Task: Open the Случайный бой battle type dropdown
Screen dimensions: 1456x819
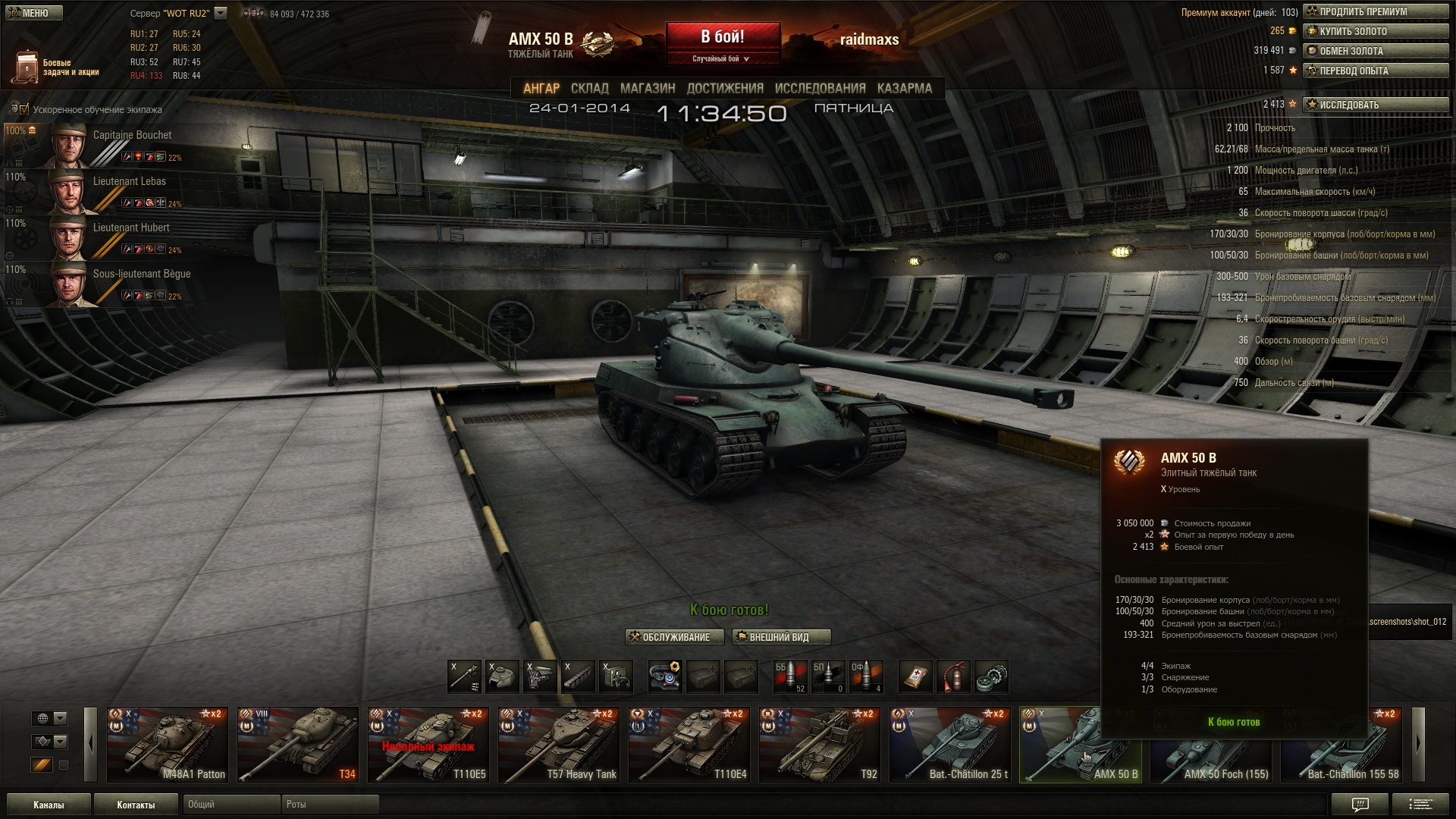Action: (722, 58)
